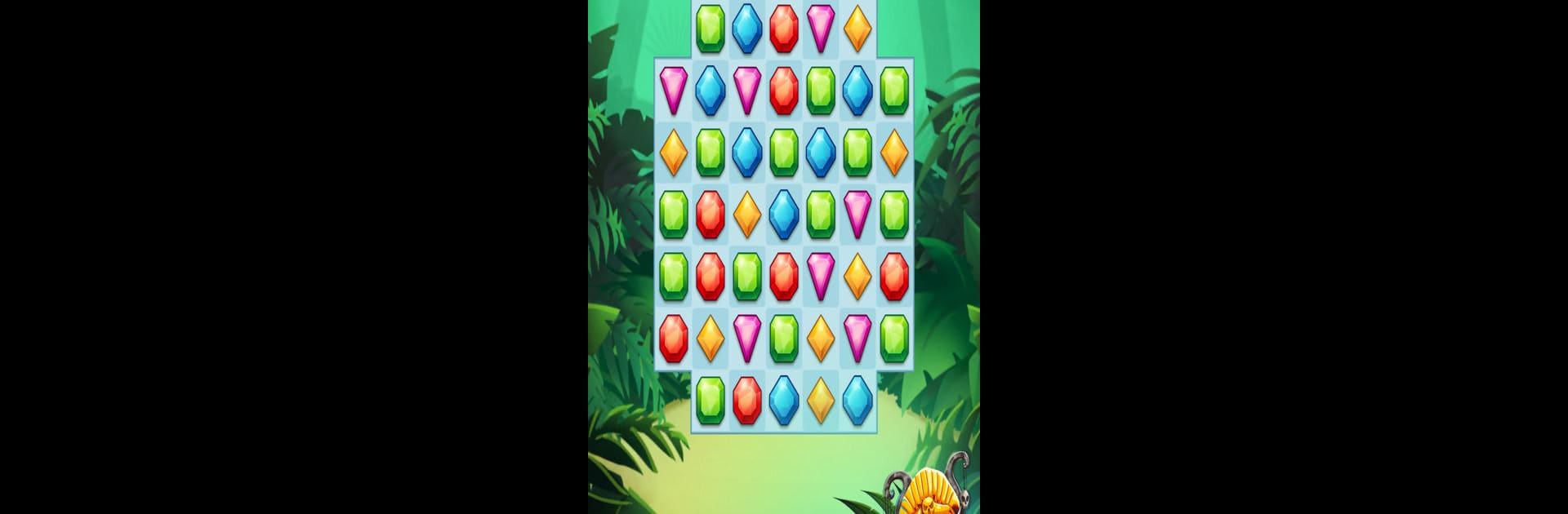1568x514 pixels.
Task: Select the blue gem in the top row
Action: tap(746, 29)
